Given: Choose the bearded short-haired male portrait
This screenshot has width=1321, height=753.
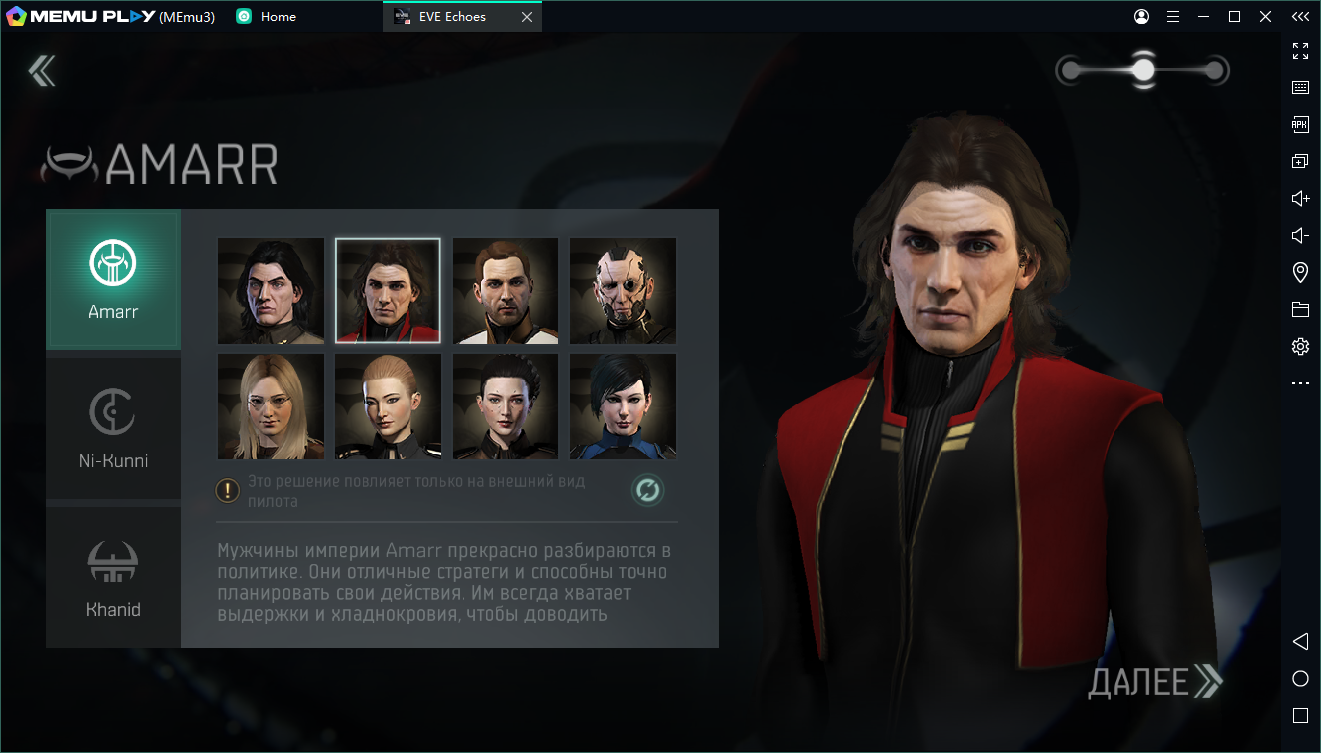Looking at the screenshot, I should [x=505, y=290].
